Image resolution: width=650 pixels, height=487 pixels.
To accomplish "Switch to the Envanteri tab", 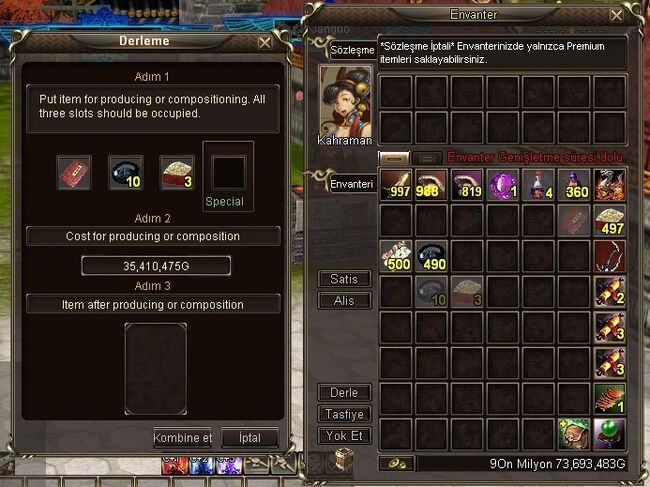I will pos(352,184).
